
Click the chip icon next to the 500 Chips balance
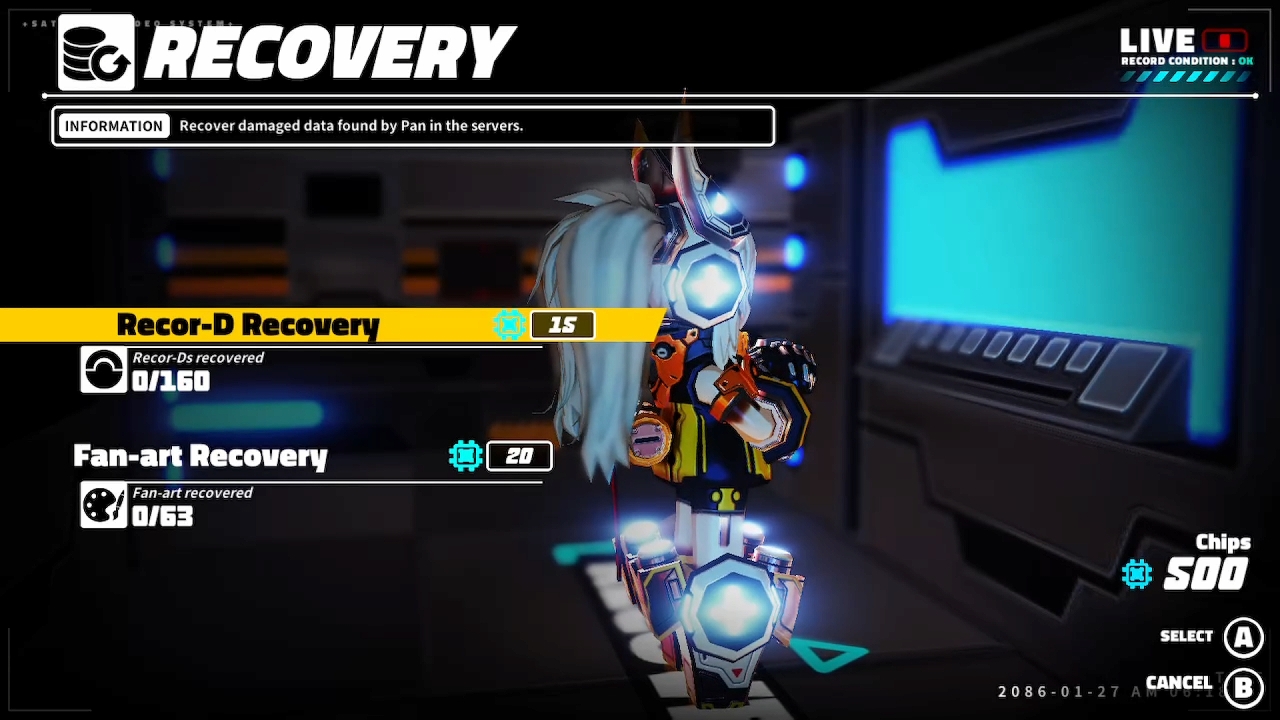pyautogui.click(x=1136, y=574)
